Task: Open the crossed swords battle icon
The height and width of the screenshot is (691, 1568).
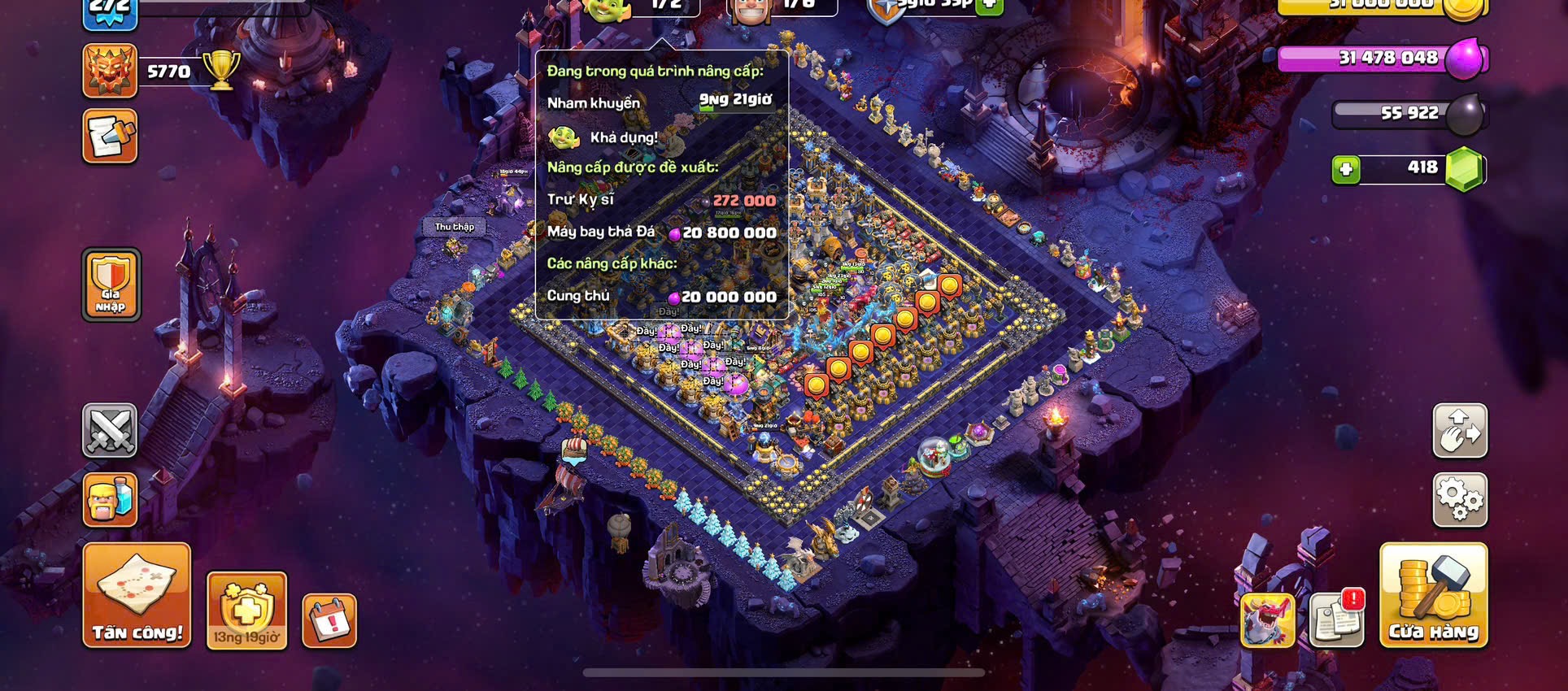Action: [x=110, y=430]
